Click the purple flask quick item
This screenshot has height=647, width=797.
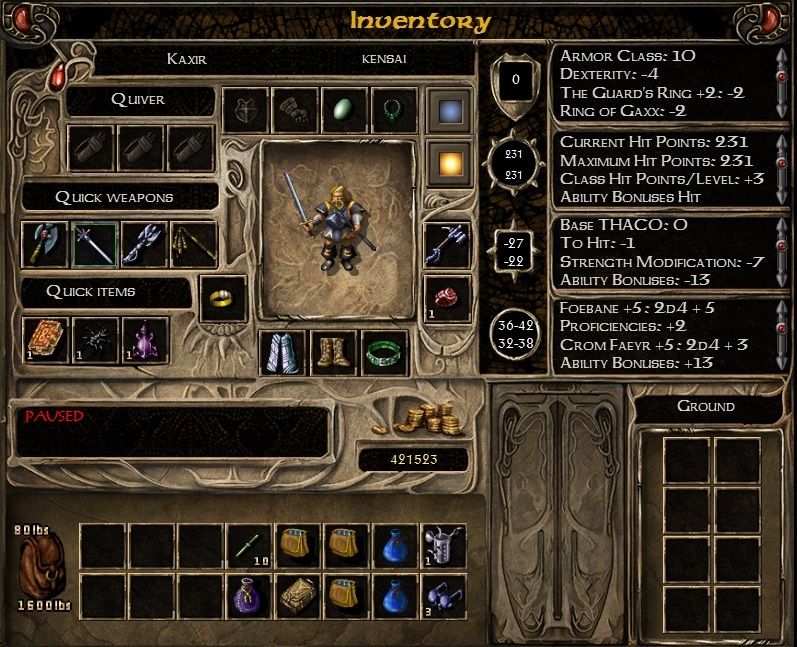point(143,341)
